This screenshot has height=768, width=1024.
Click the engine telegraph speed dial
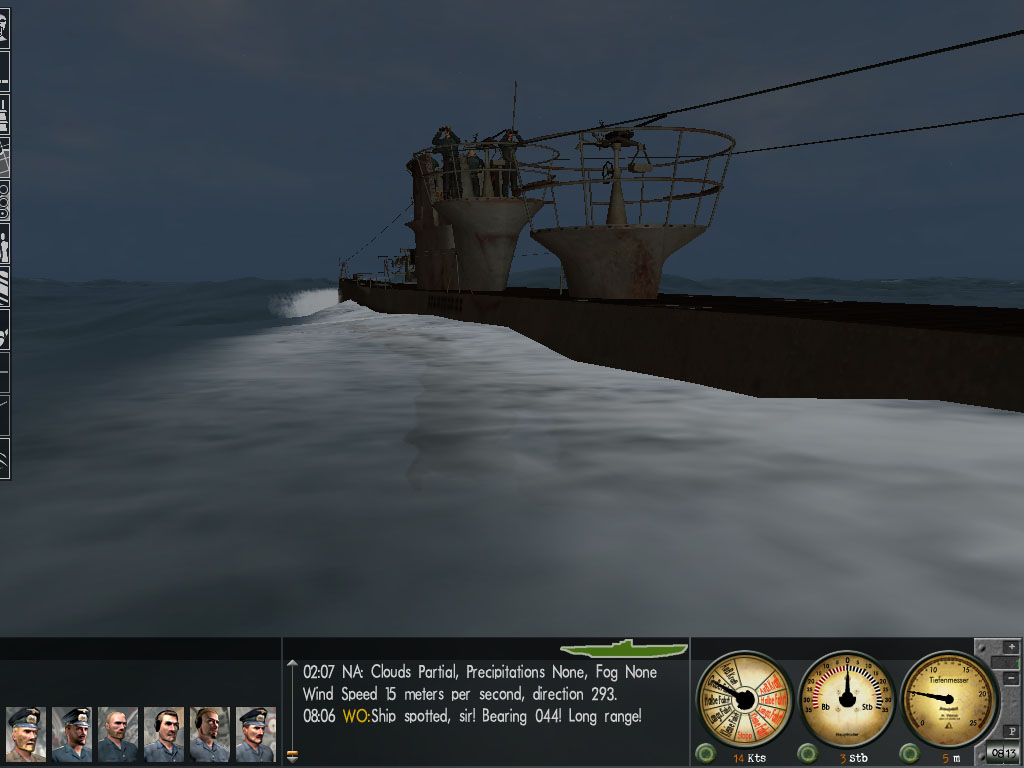pyautogui.click(x=744, y=698)
